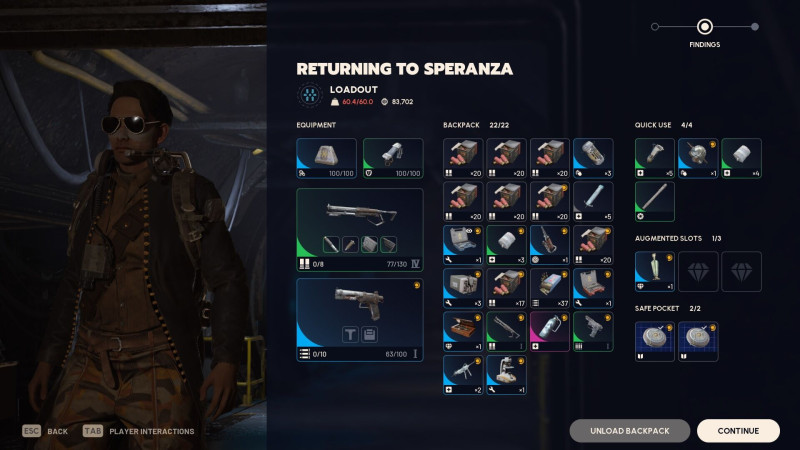
Task: Choose the backpack augment equipment slot
Action: pyautogui.click(x=326, y=158)
